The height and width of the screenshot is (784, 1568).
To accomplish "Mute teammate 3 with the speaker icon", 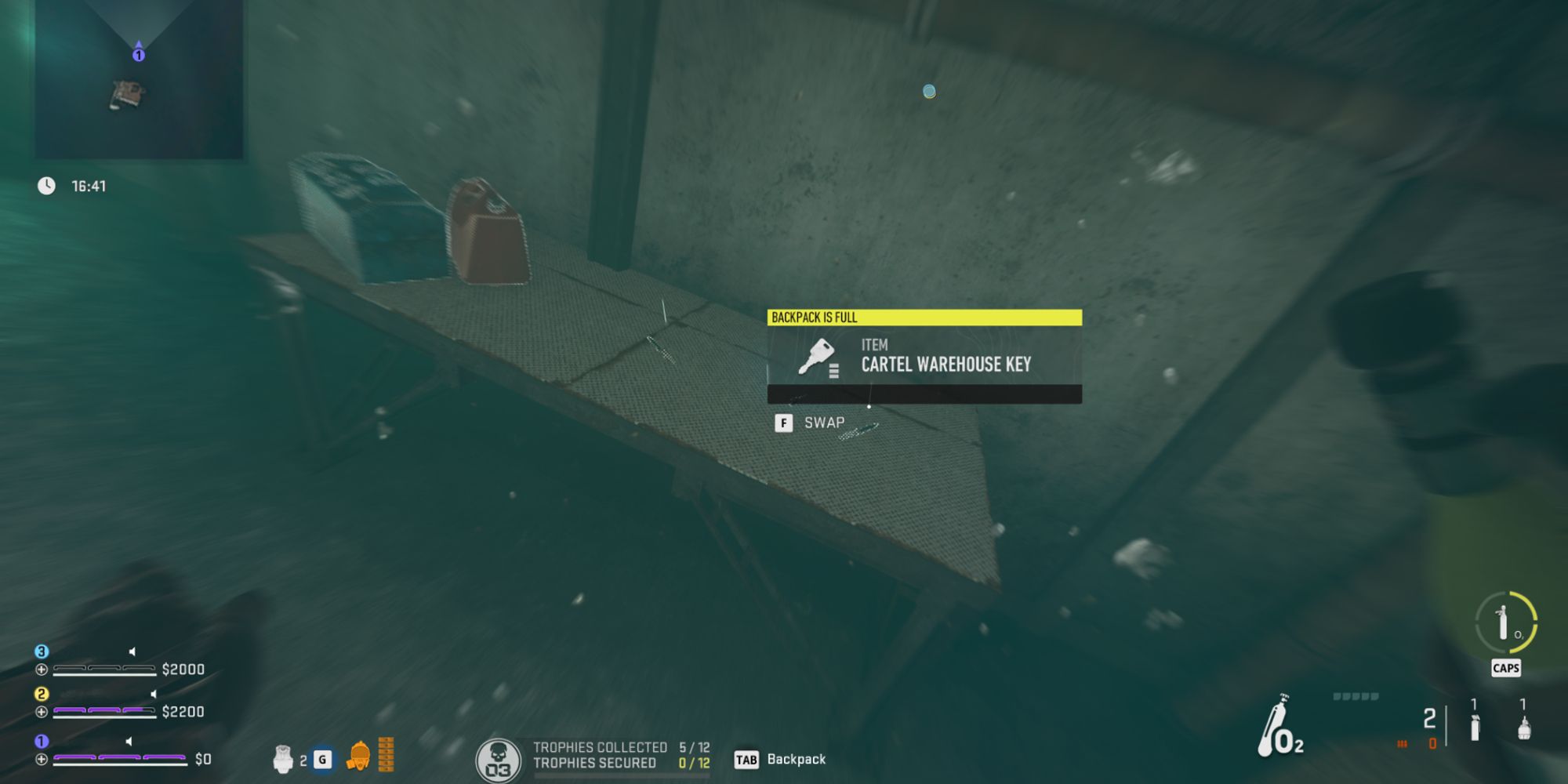I will coord(132,652).
